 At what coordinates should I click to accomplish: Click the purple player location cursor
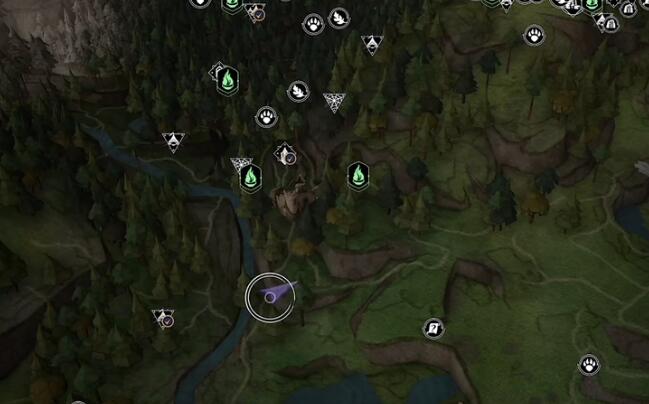[x=270, y=297]
